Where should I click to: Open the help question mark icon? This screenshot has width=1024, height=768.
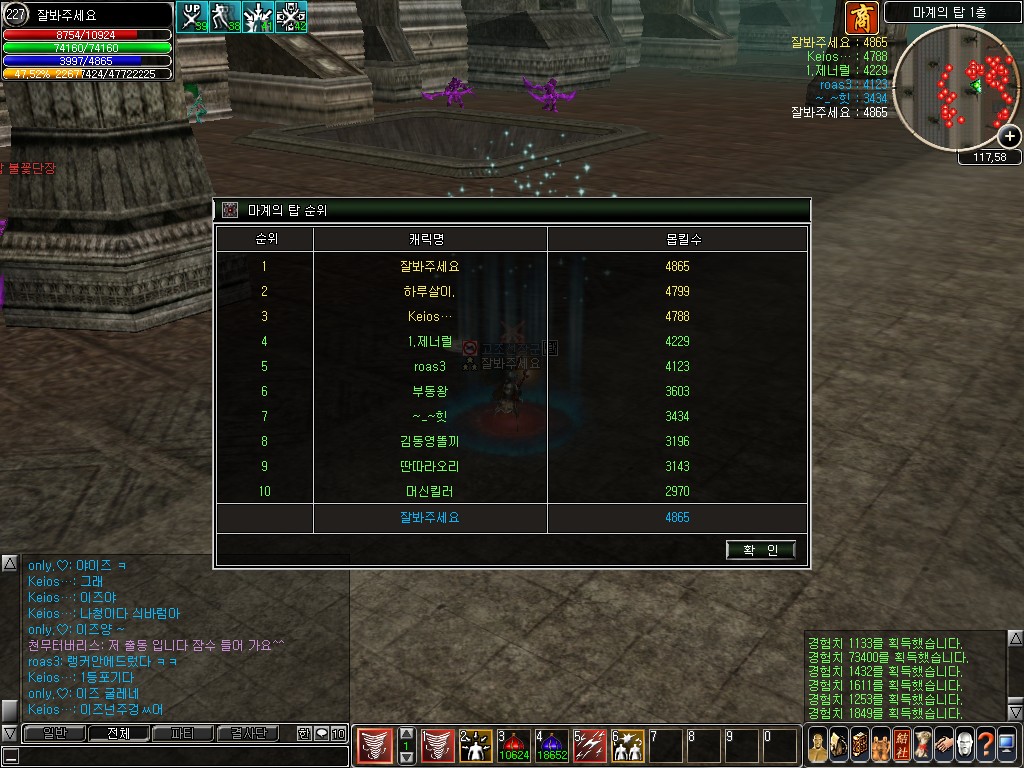point(985,746)
